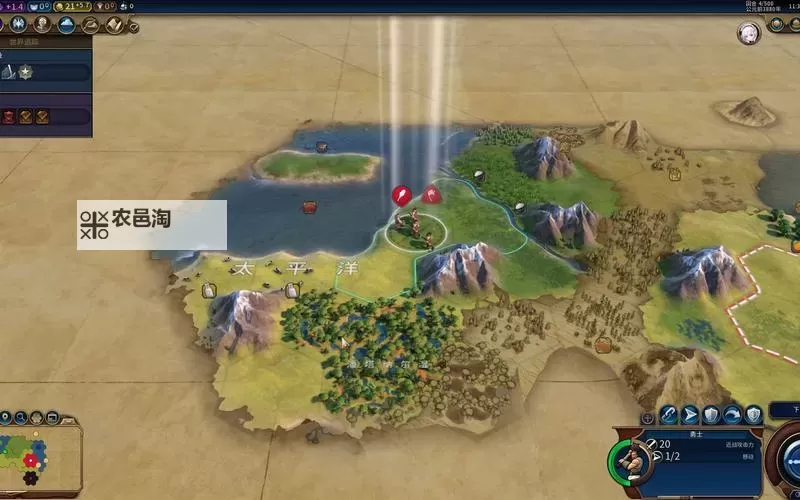Click the warrior unit portrait
Image resolution: width=800 pixels, height=500 pixels.
(x=629, y=459)
